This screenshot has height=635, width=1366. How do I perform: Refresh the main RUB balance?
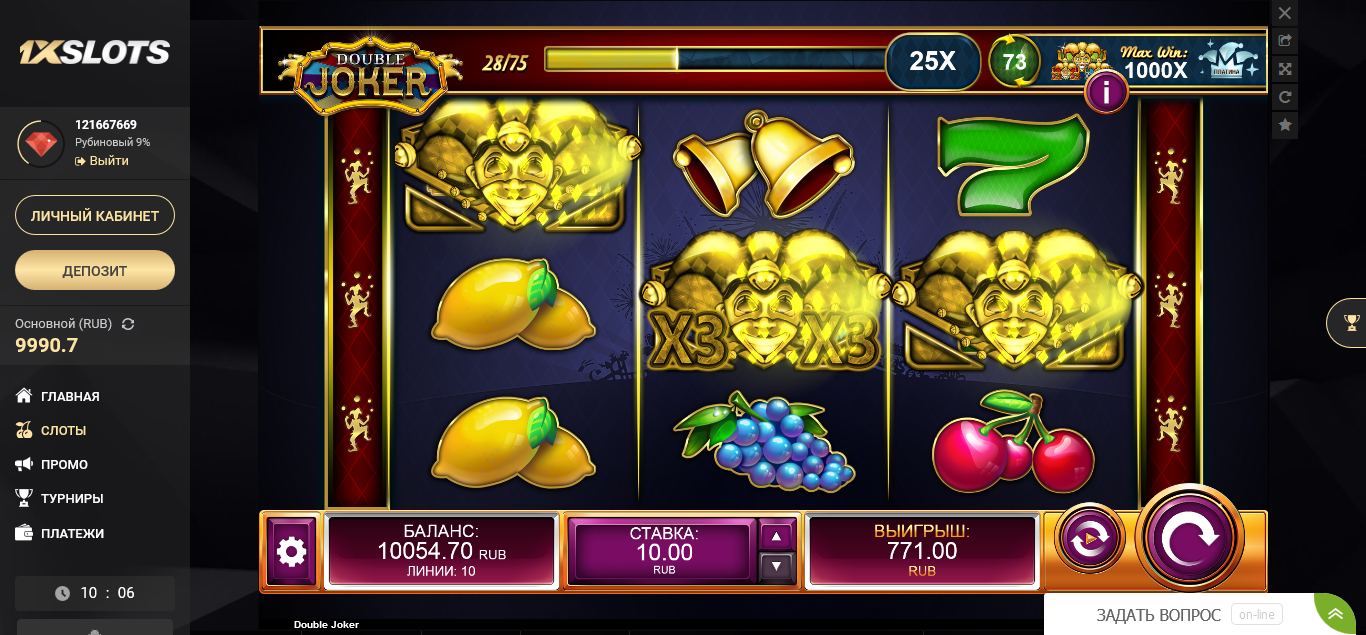(x=128, y=324)
